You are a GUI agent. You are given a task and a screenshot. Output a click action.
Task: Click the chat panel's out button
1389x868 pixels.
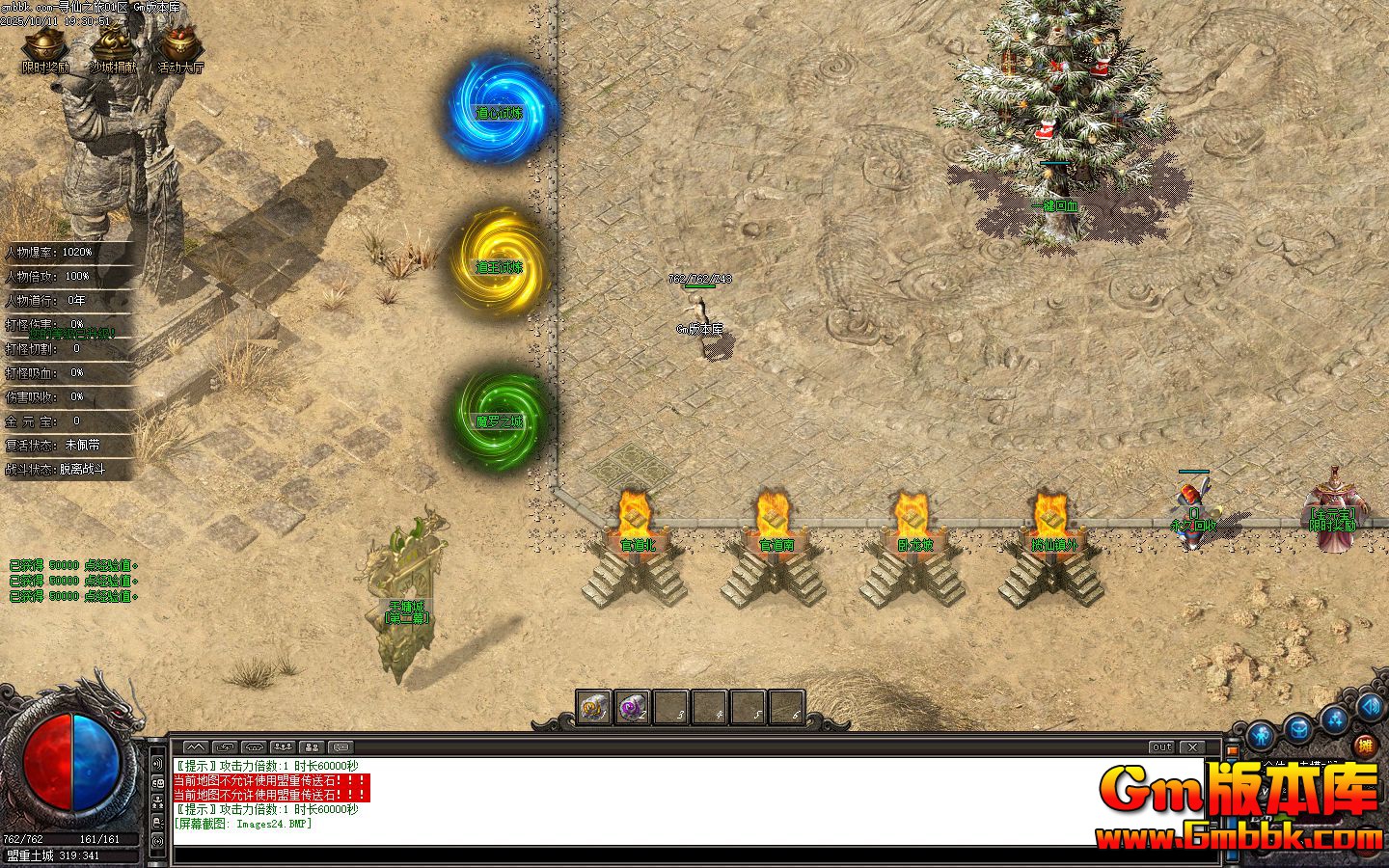(1162, 747)
